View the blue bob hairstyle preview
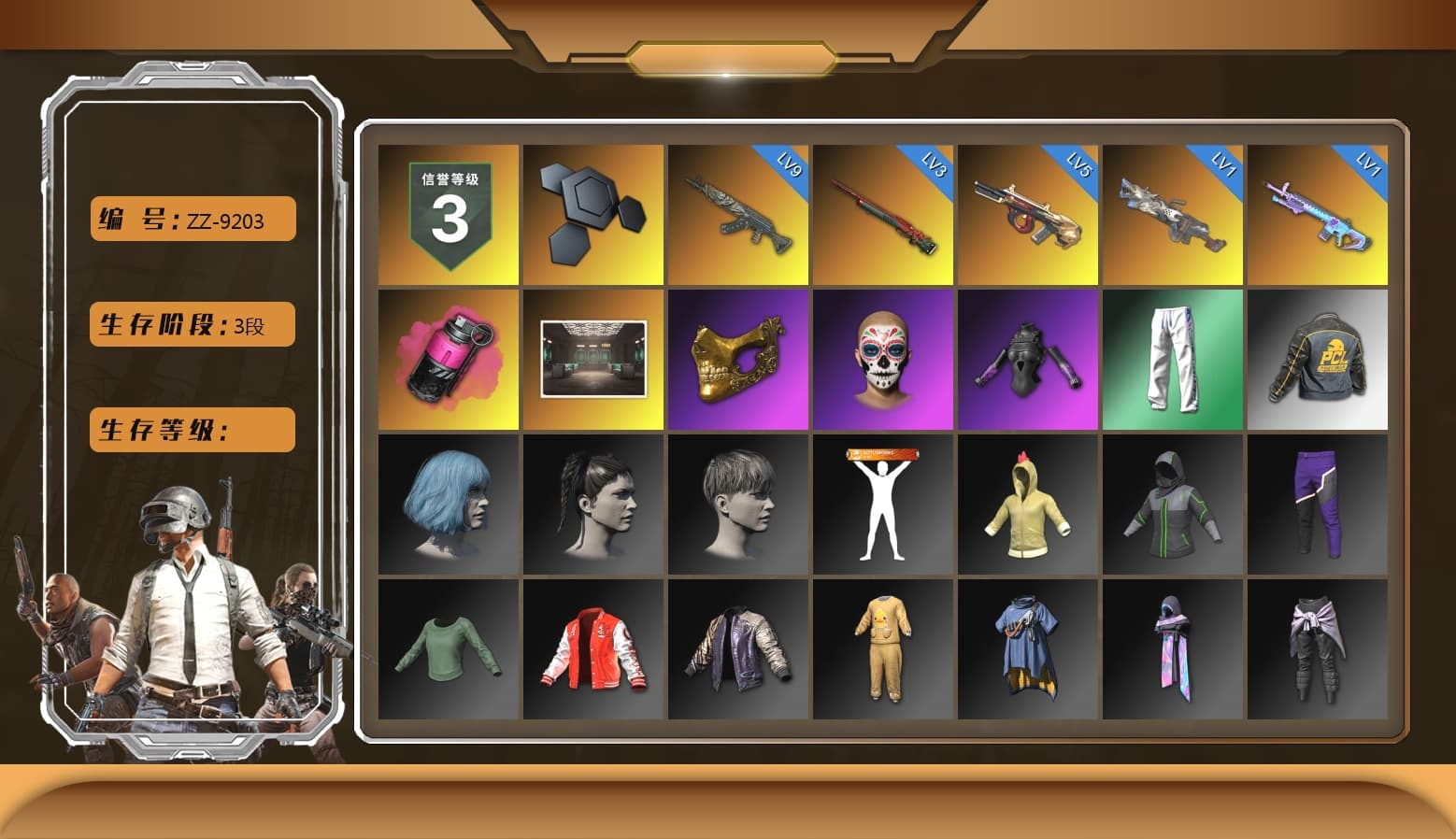The height and width of the screenshot is (839, 1456). pos(448,505)
